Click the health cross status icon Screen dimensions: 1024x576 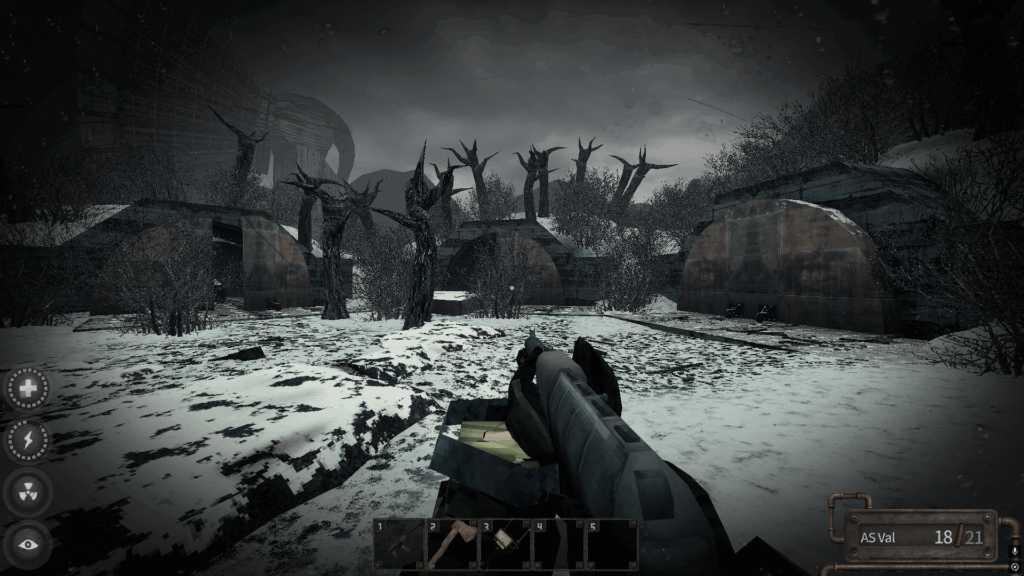(x=29, y=388)
